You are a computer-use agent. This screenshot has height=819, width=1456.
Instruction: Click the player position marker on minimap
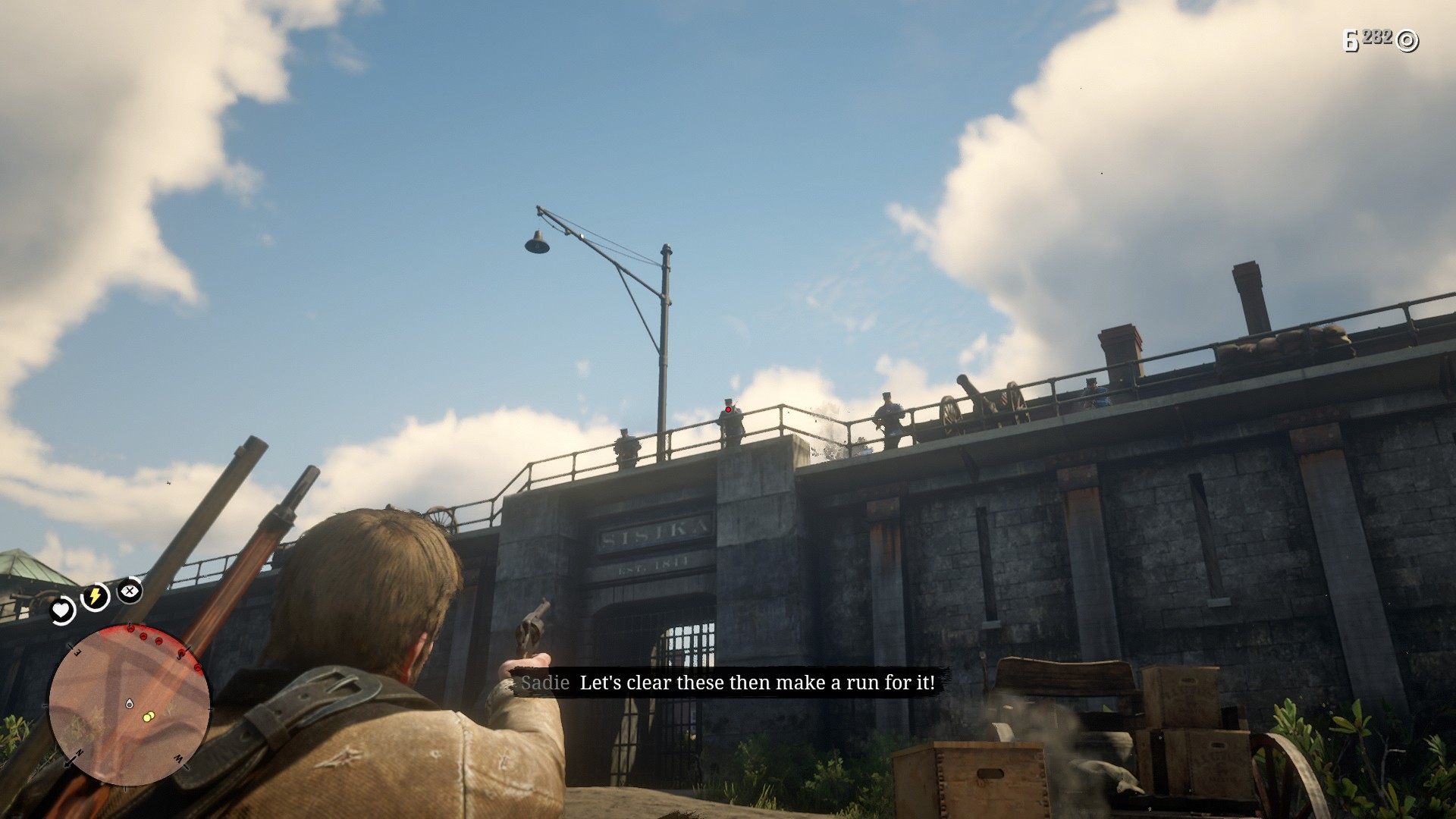pos(130,704)
